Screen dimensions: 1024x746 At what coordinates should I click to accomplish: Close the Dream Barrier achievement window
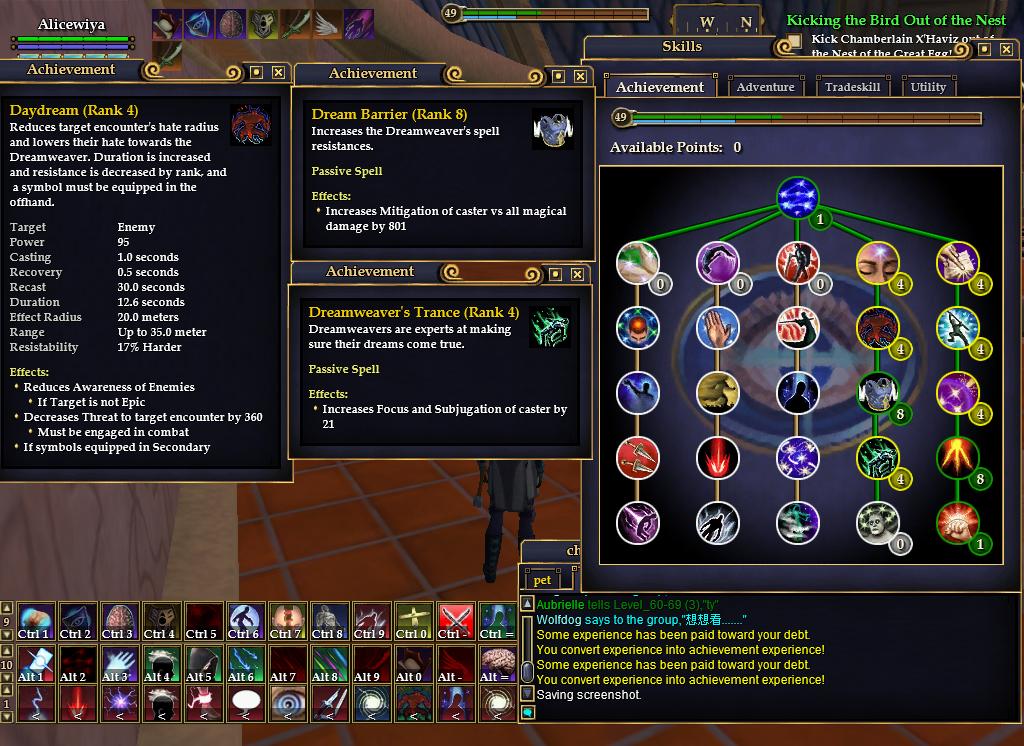pyautogui.click(x=579, y=76)
